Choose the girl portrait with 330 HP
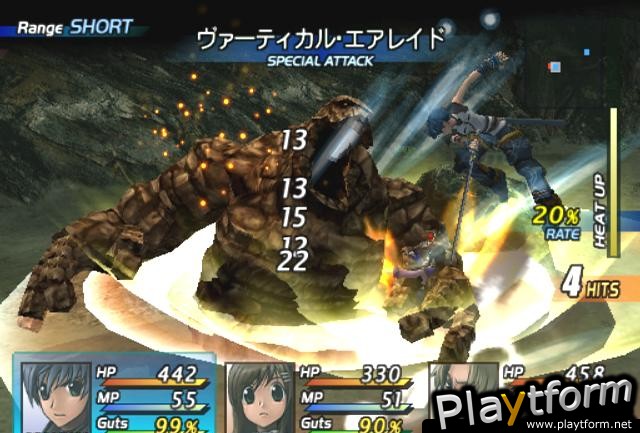The height and width of the screenshot is (433, 640). click(x=258, y=397)
